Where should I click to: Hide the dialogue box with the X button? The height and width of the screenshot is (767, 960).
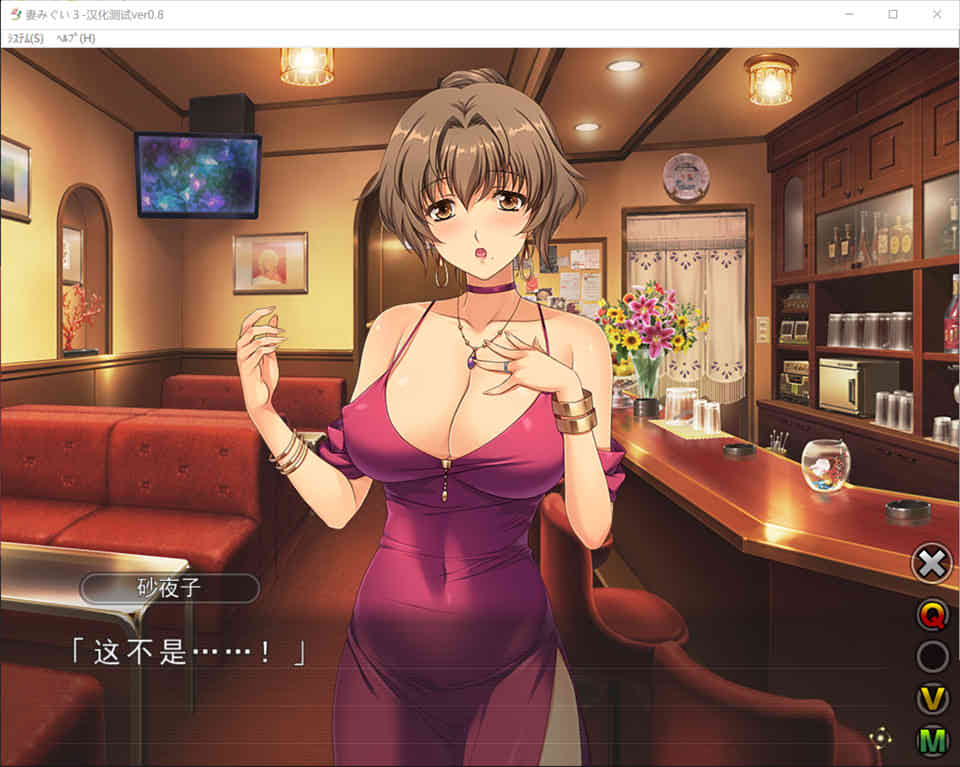coord(931,564)
